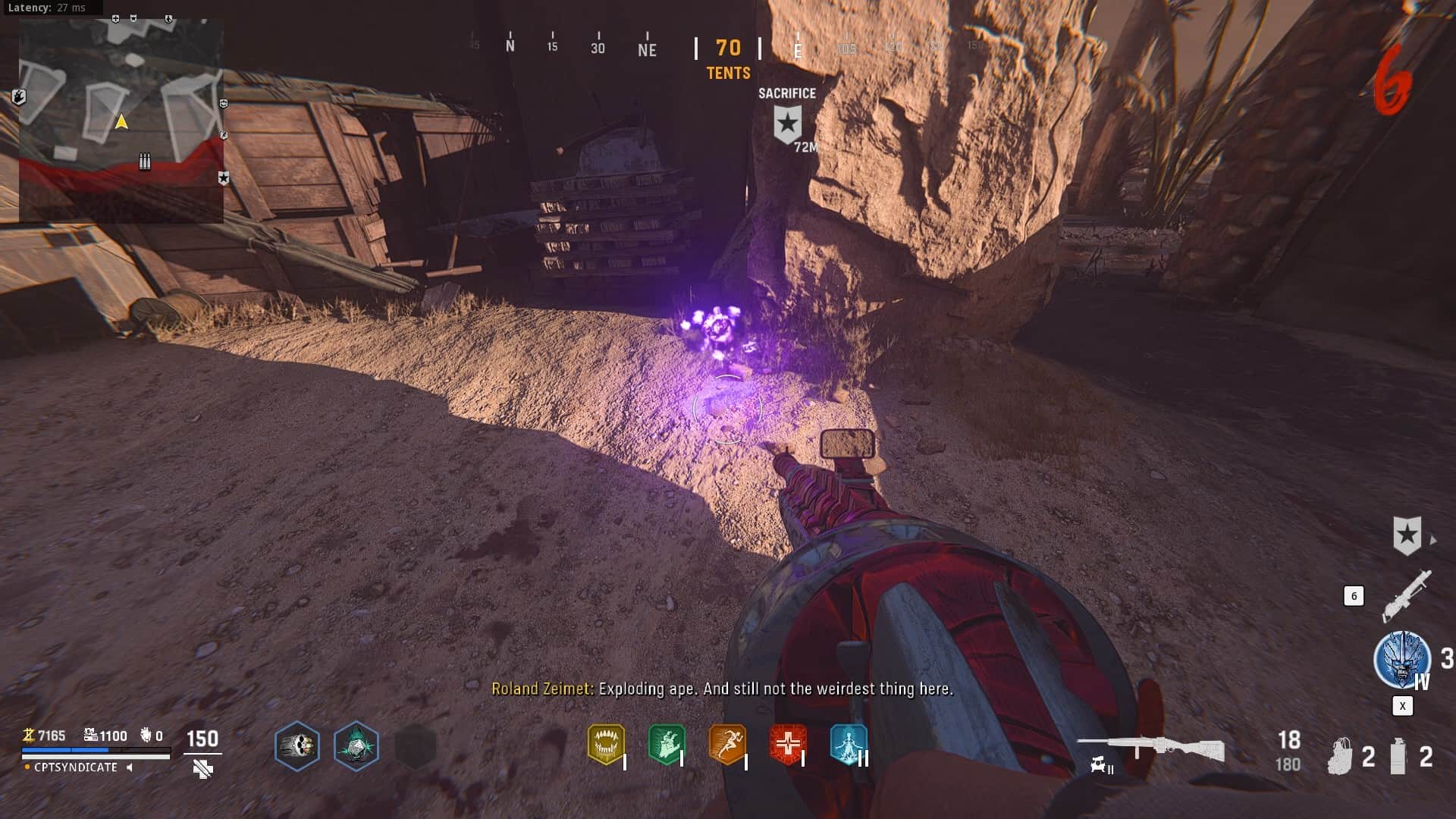Viewport: 1456px width, 819px height.
Task: Click the tactical canister grenade icon
Action: pyautogui.click(x=1398, y=756)
